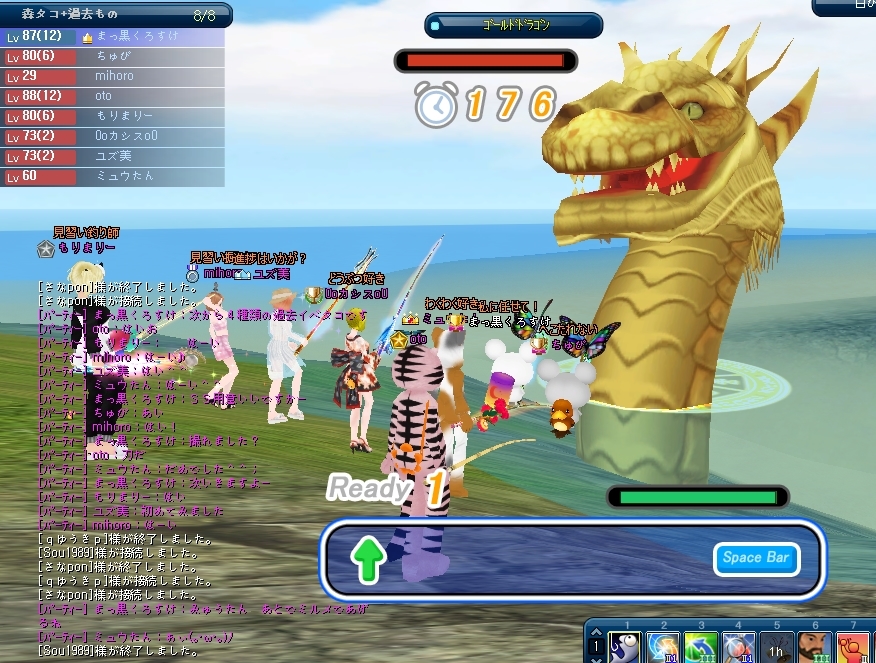Activate the orange swirling arrows skill

pos(663,647)
